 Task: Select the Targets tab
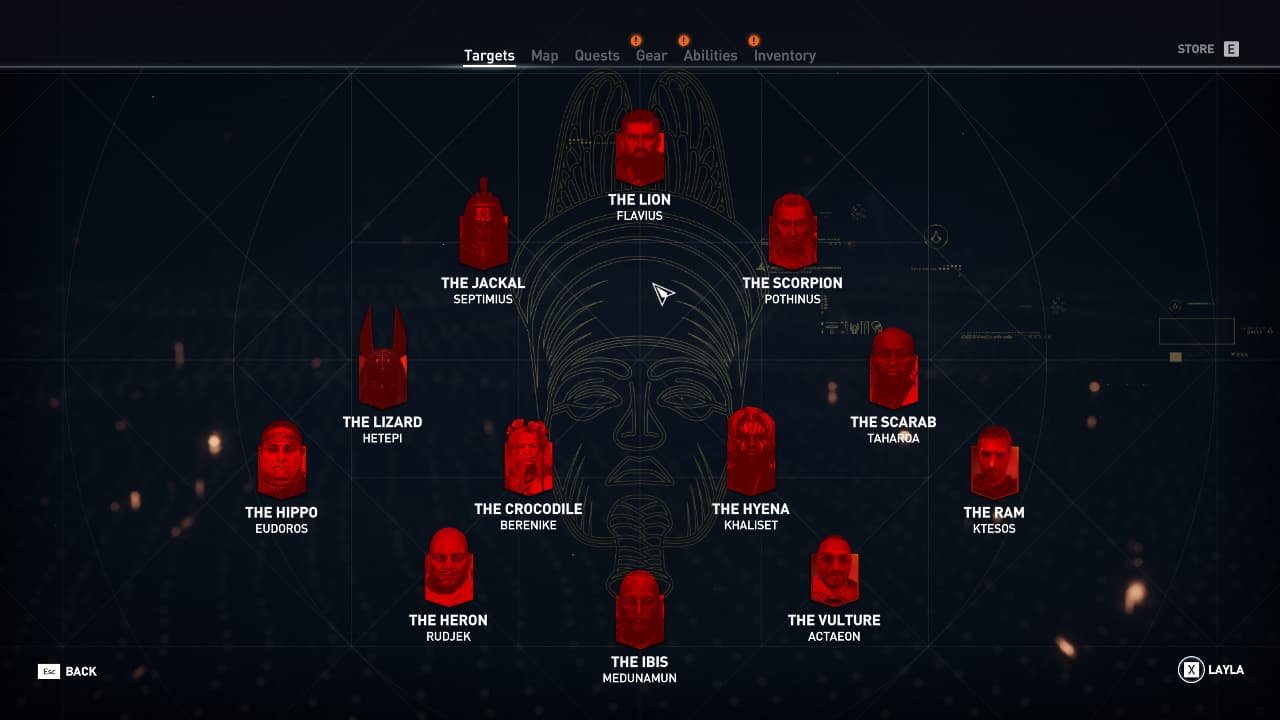click(x=489, y=56)
